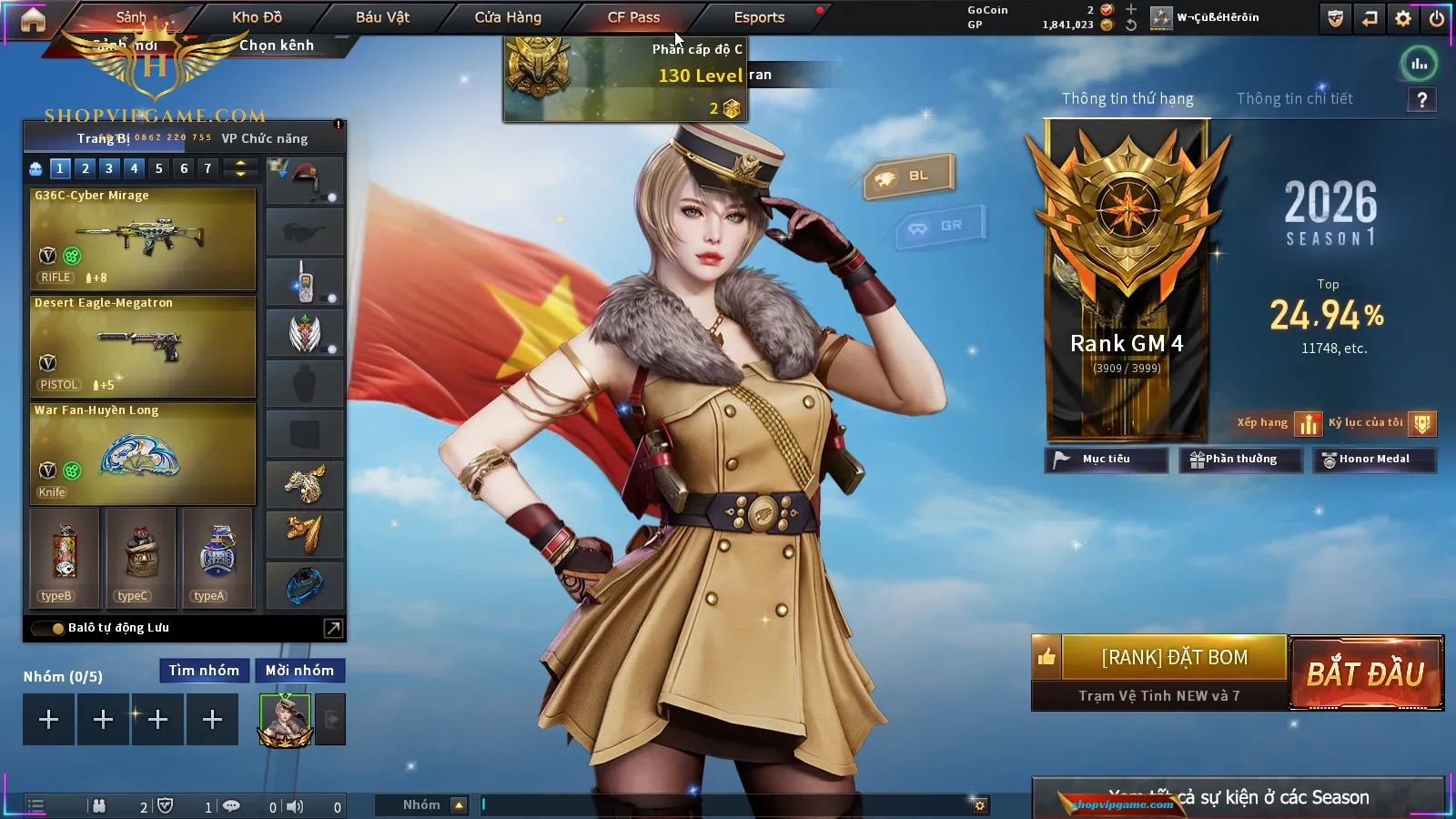Go to the Báu Vật menu
The width and height of the screenshot is (1456, 819).
[x=382, y=17]
